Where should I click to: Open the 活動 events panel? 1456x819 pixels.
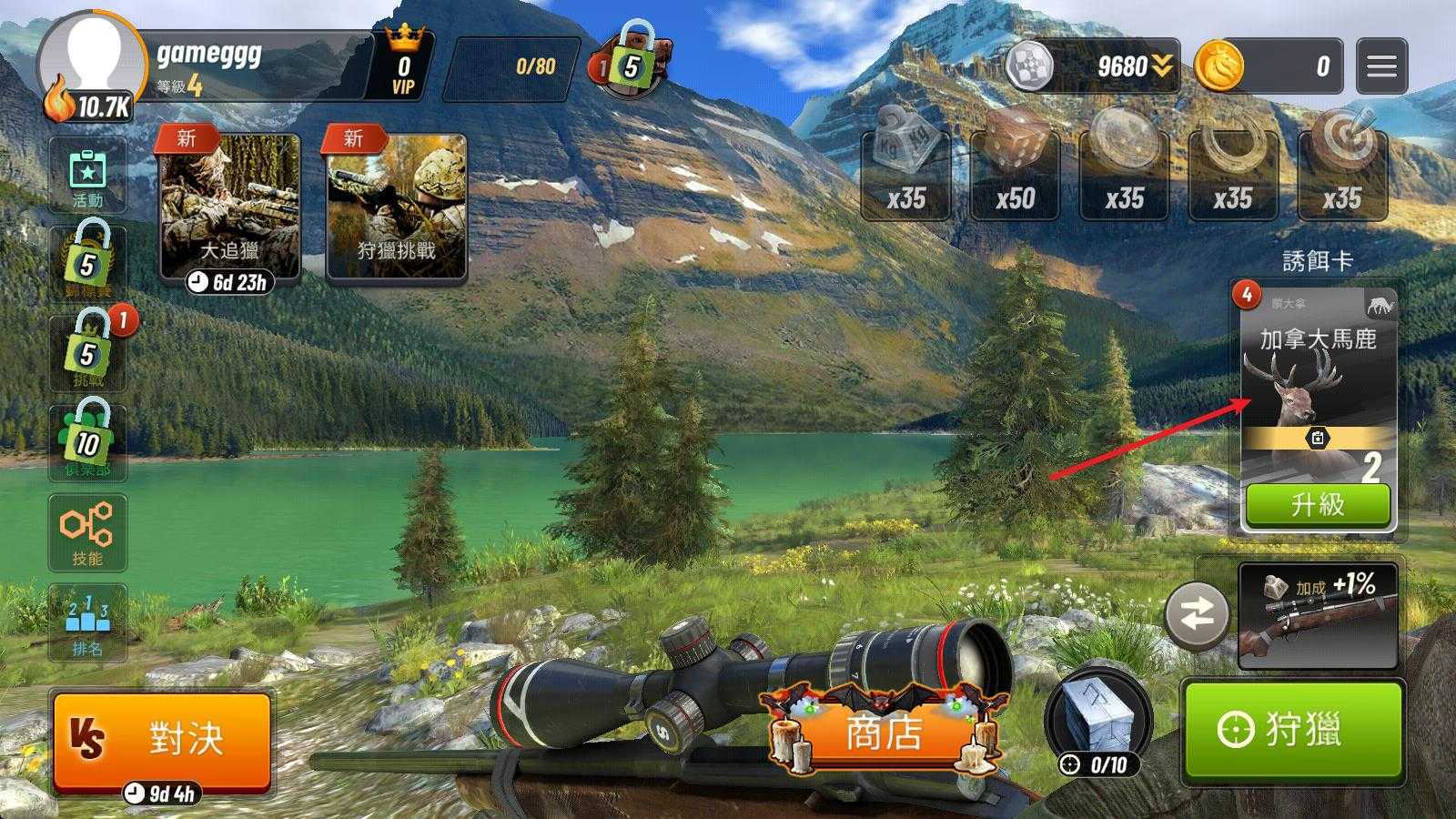click(x=87, y=177)
